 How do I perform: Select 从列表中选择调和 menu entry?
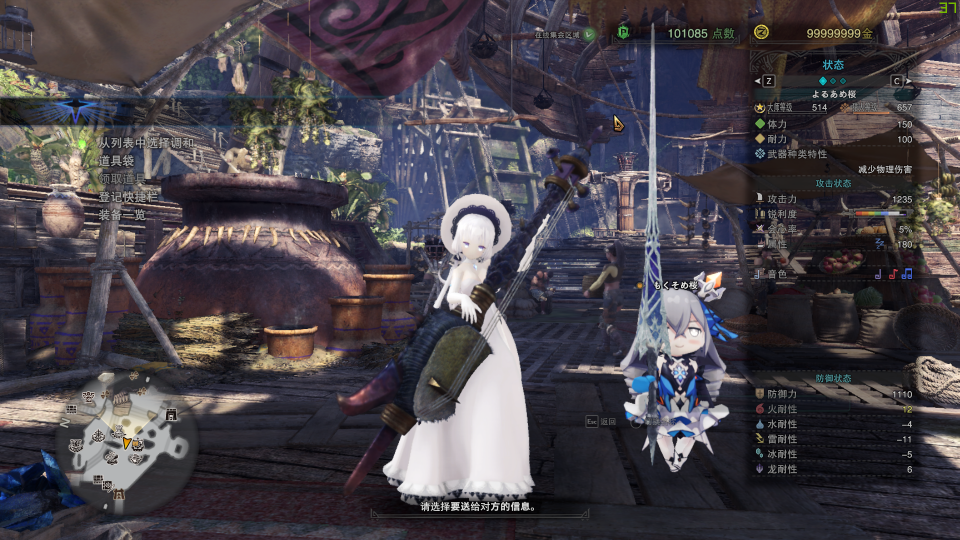146,143
